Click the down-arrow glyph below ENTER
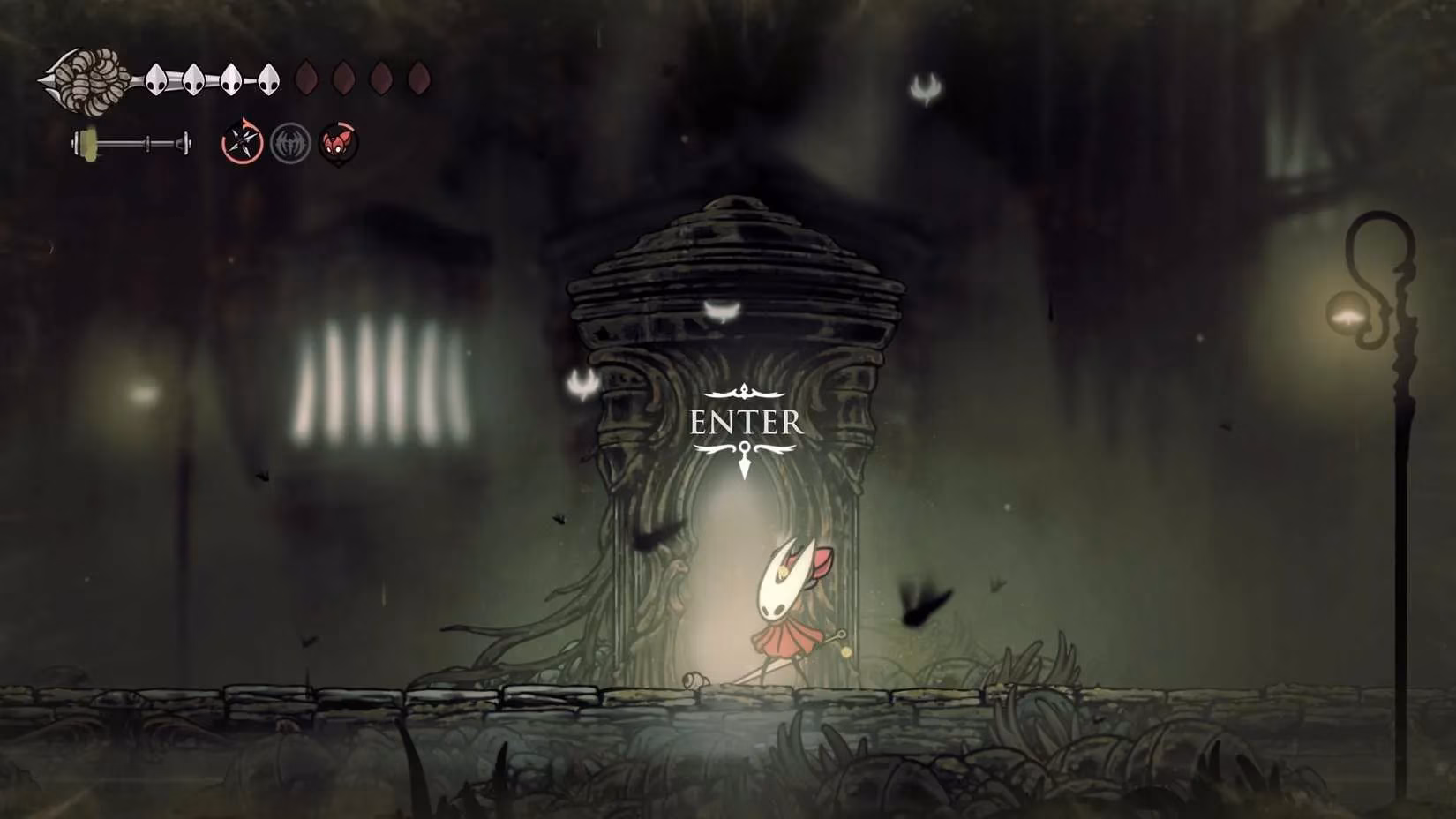The width and height of the screenshot is (1456, 819). [746, 456]
